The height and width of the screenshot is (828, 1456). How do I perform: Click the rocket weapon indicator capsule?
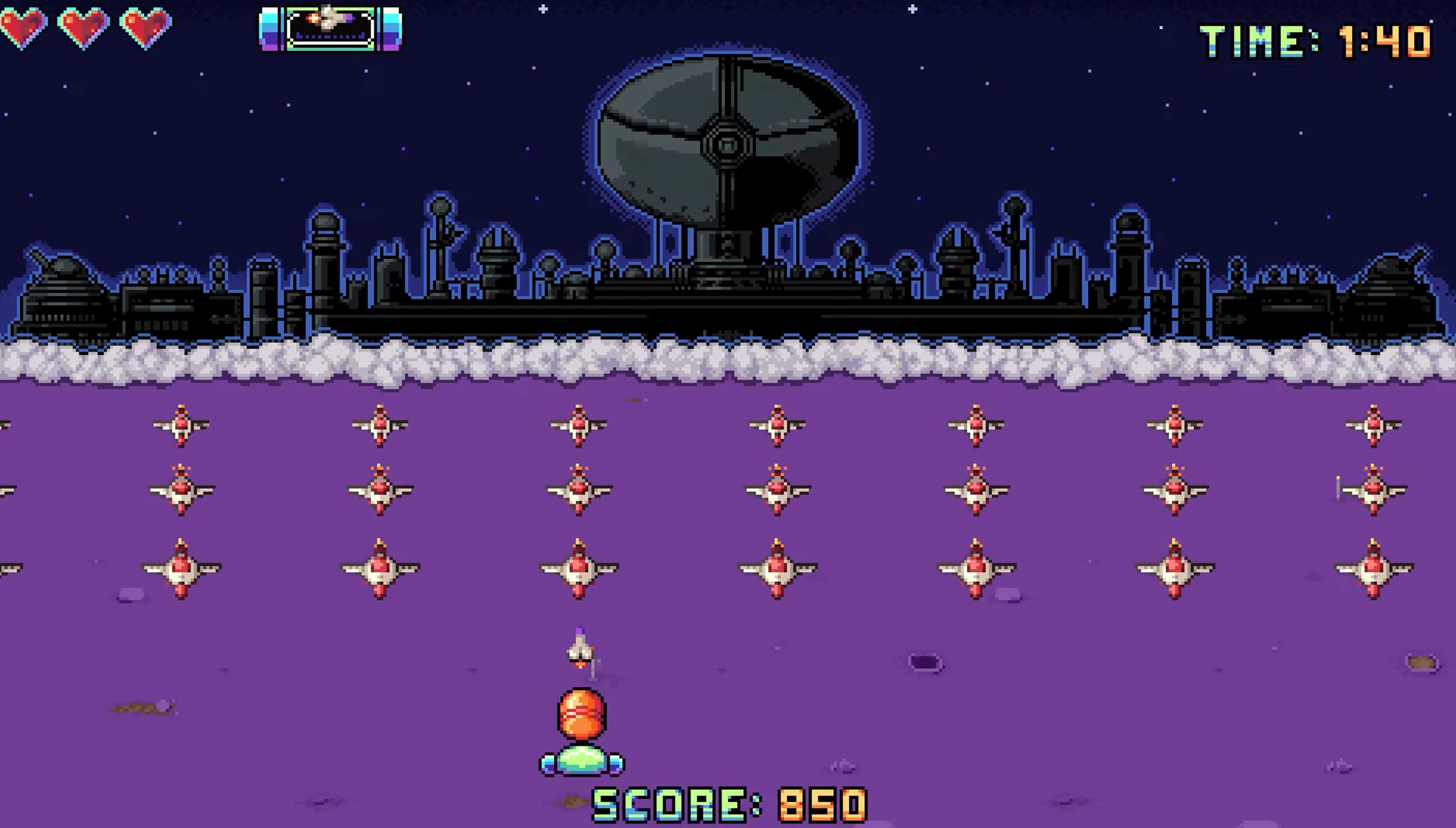tap(330, 28)
